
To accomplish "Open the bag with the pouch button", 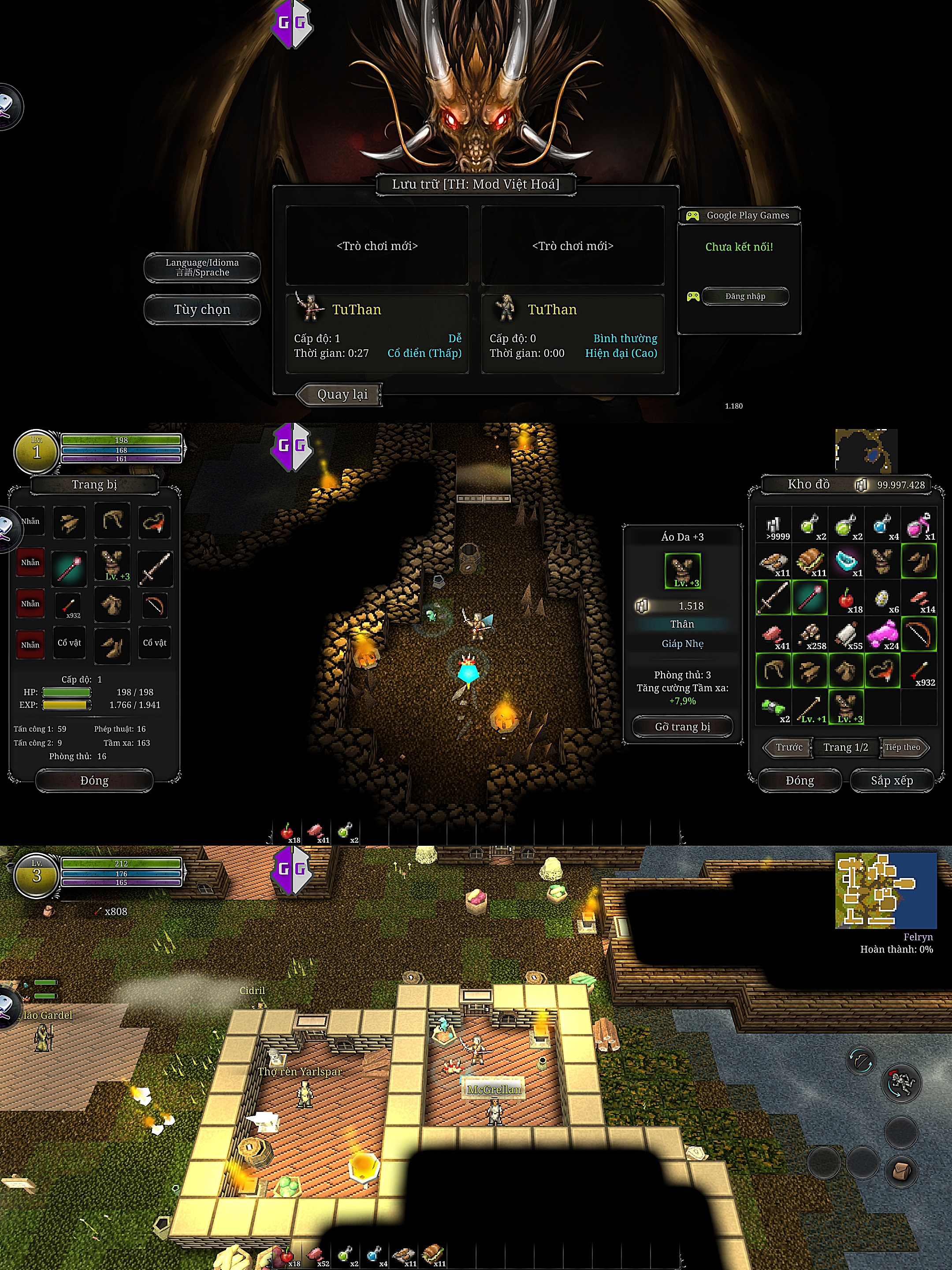I will [901, 1171].
